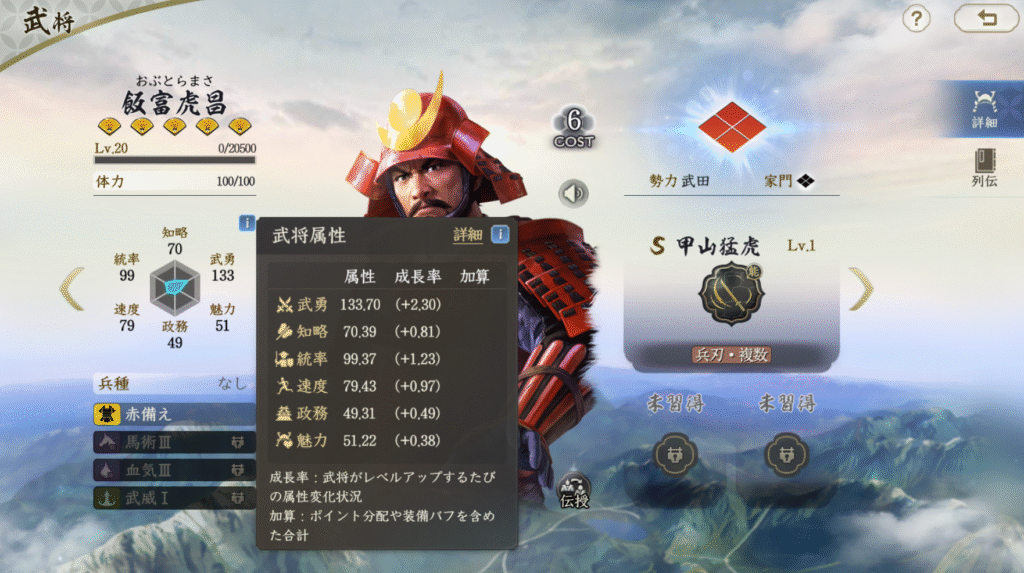Open the help question mark button

pos(916,18)
